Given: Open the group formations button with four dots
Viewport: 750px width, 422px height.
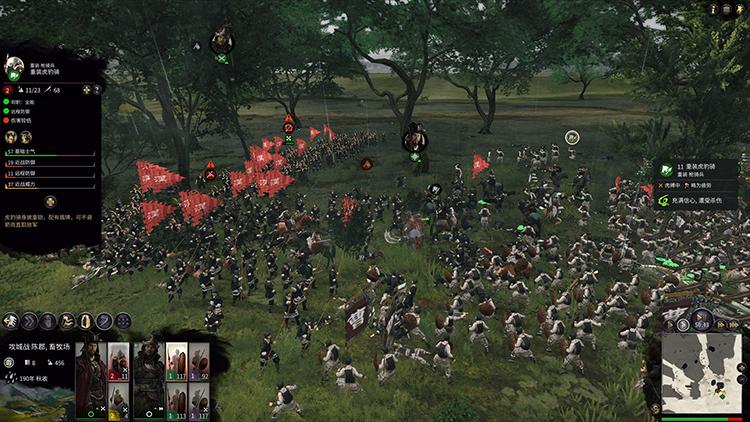Looking at the screenshot, I should [122, 321].
